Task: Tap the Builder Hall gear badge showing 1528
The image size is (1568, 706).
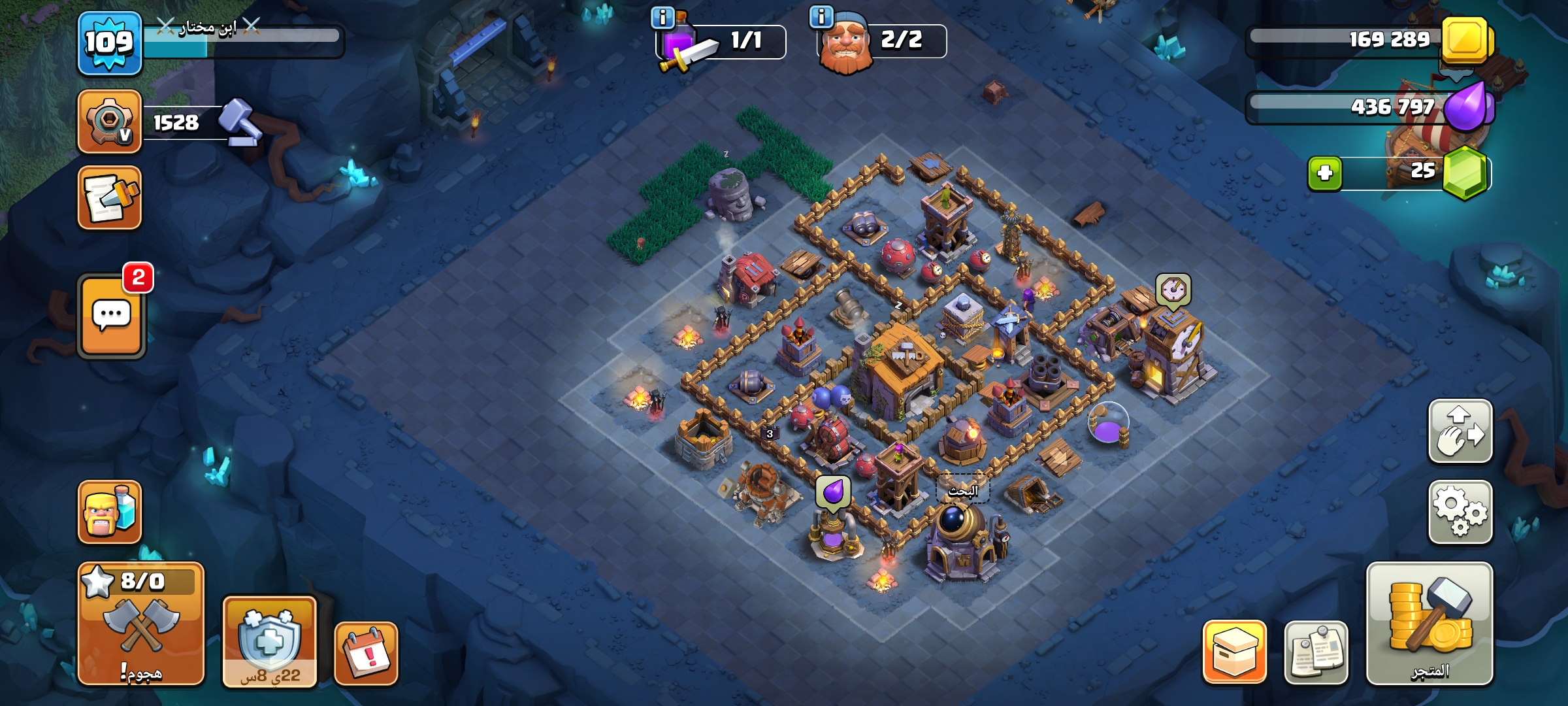Action: point(110,121)
